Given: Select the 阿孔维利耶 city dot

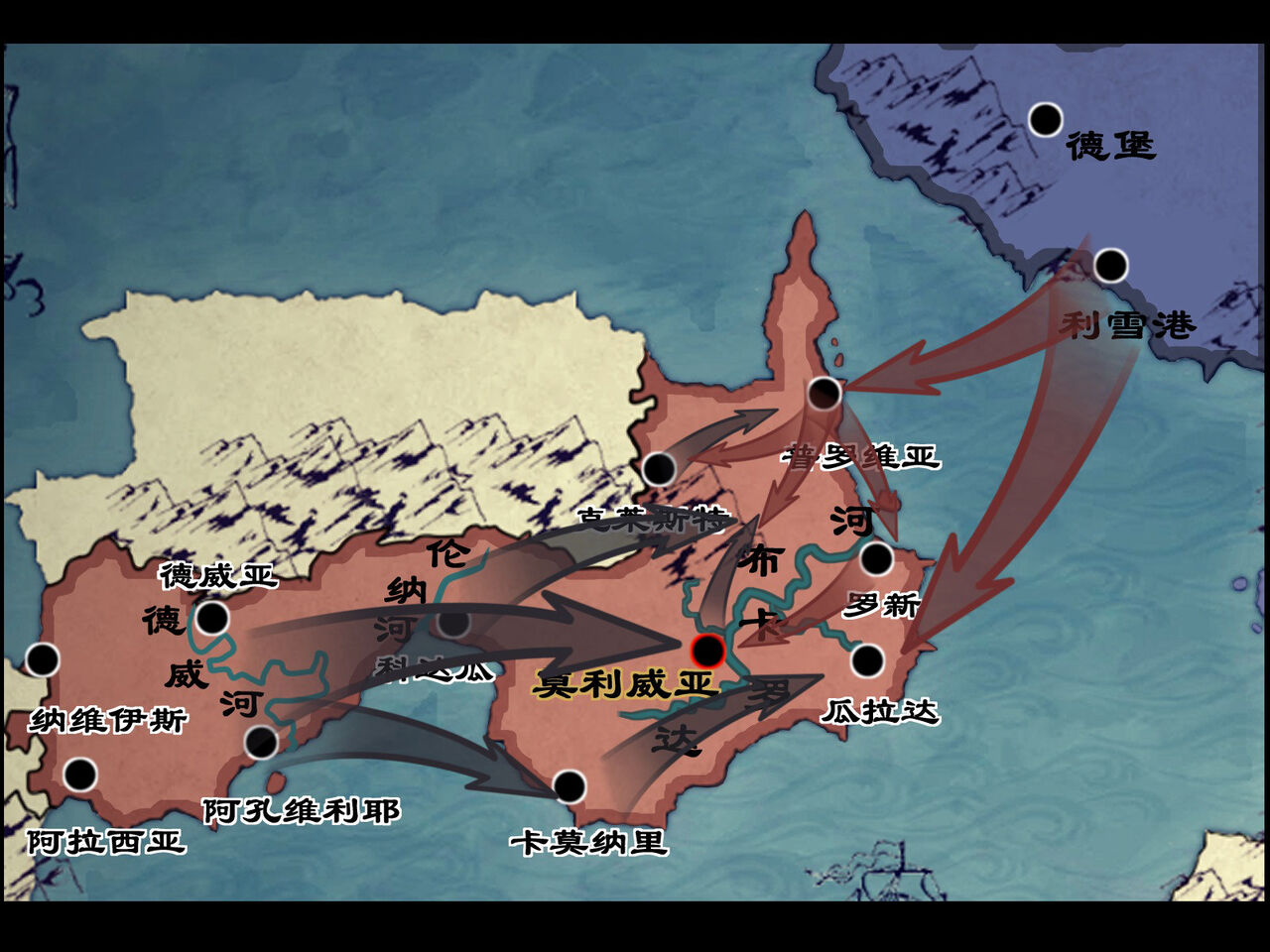Looking at the screenshot, I should click(x=261, y=742).
